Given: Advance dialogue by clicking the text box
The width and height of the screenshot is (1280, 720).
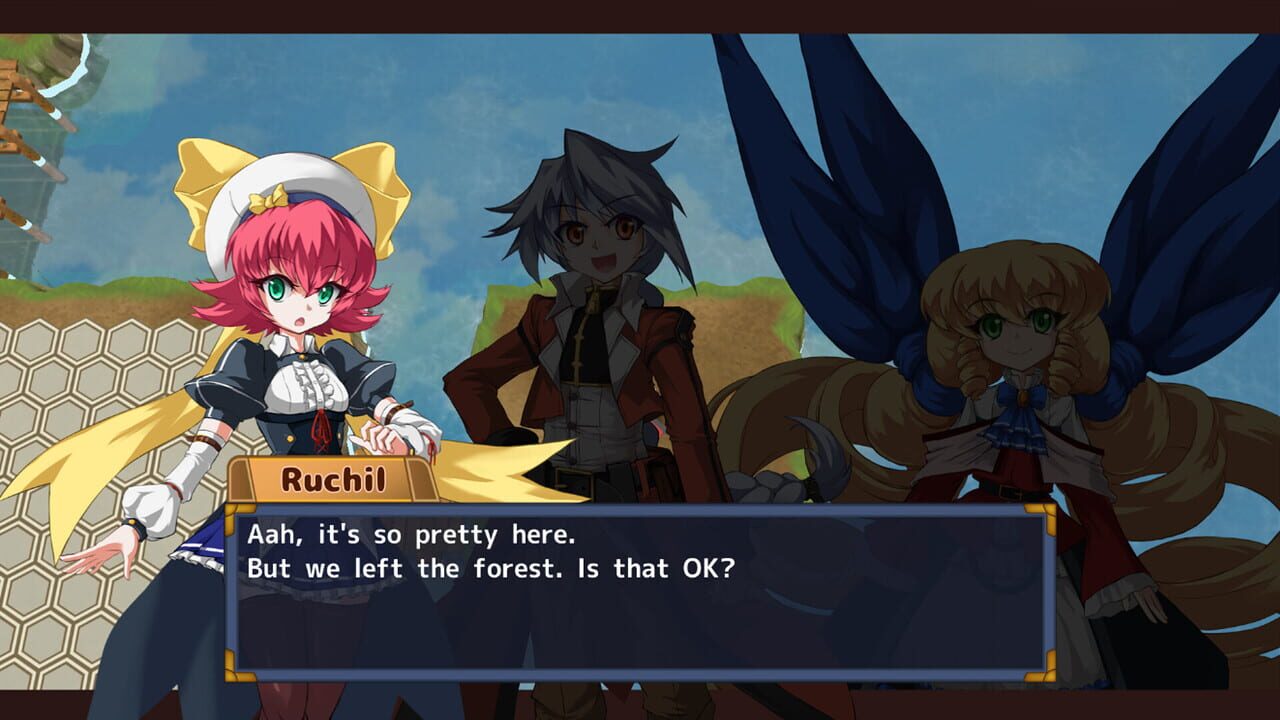Looking at the screenshot, I should [640, 600].
